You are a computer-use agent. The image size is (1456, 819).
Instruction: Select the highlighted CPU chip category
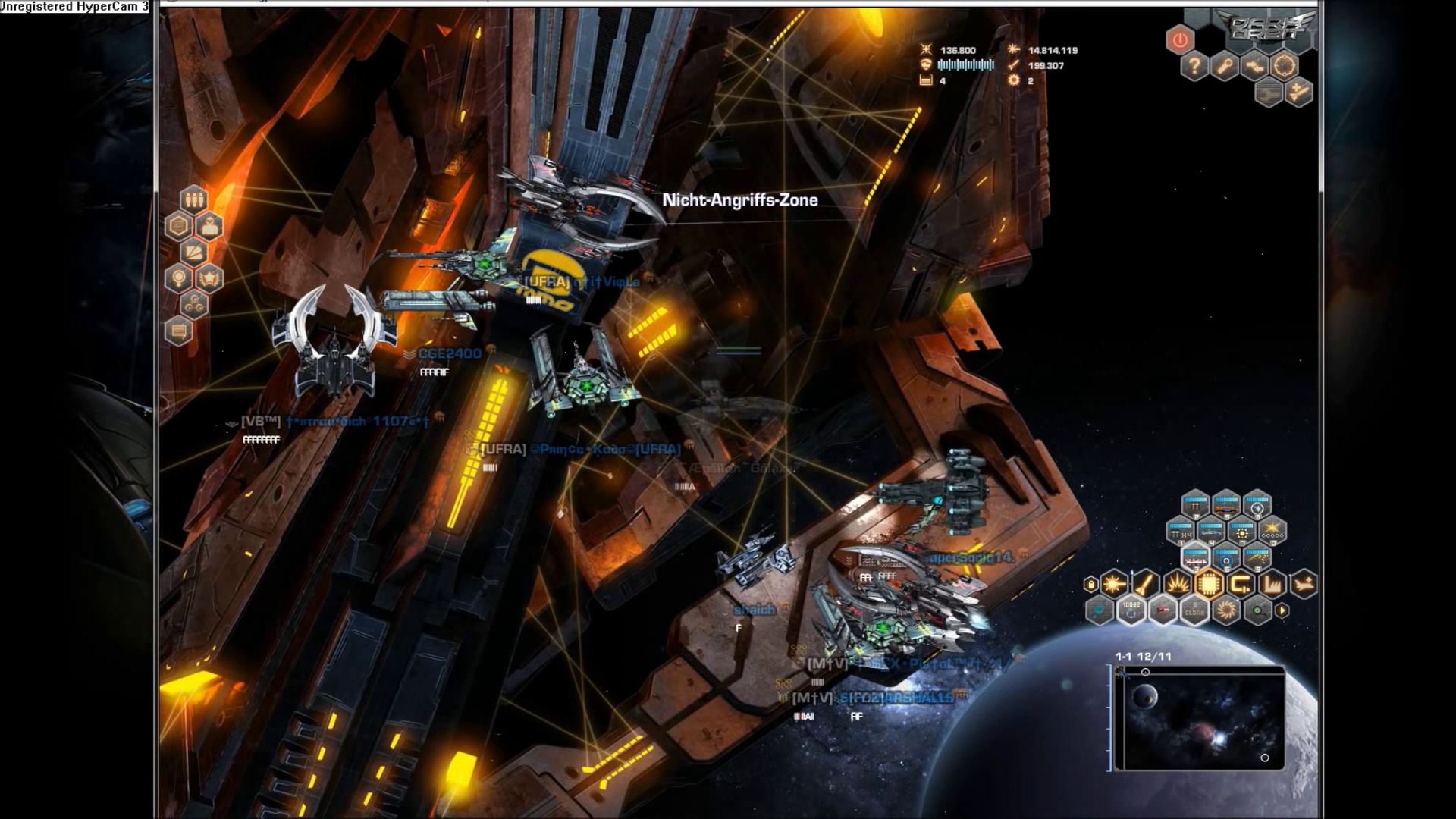1209,584
